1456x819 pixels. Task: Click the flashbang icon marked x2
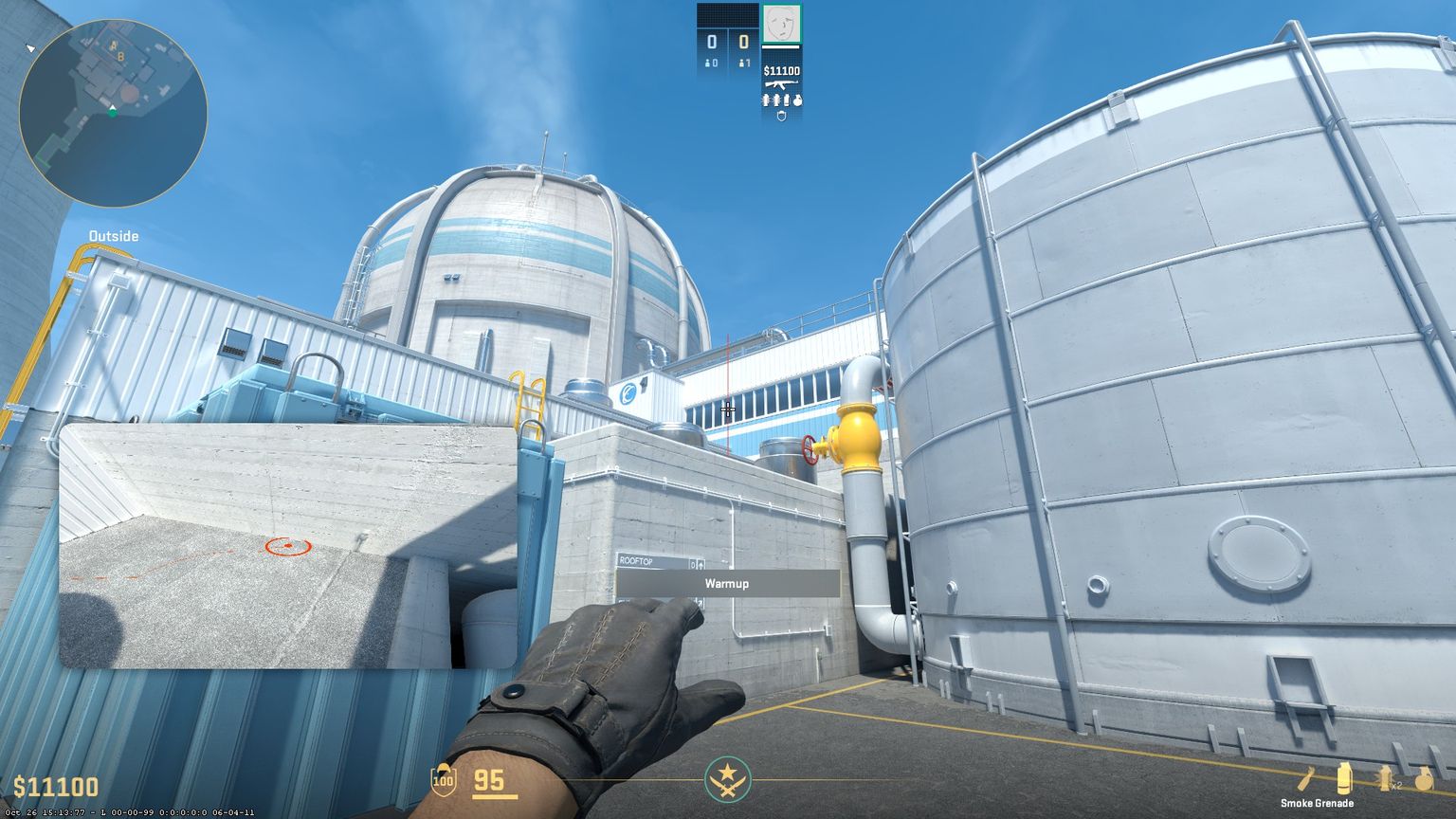click(x=1386, y=775)
